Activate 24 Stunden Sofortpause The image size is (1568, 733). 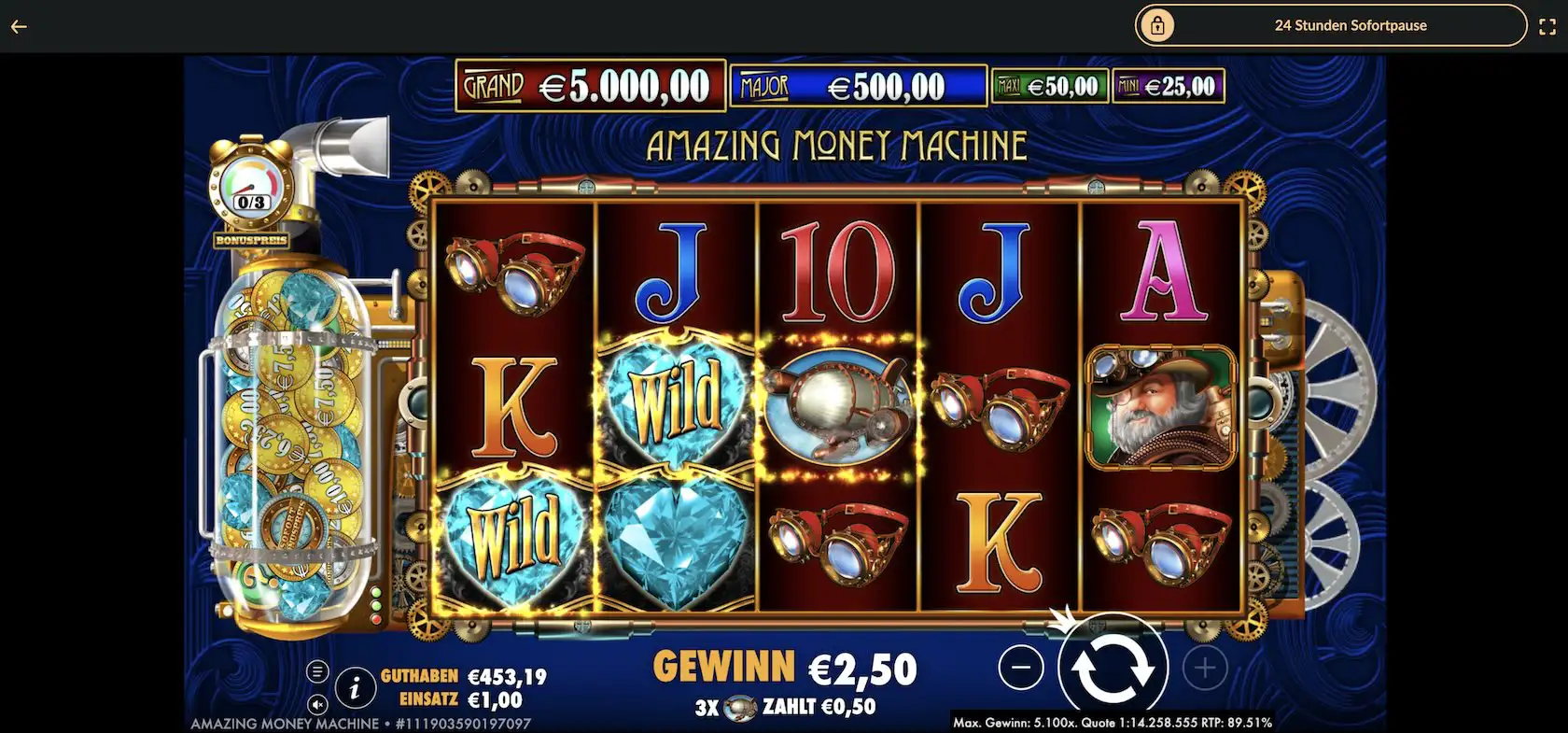coord(1350,25)
